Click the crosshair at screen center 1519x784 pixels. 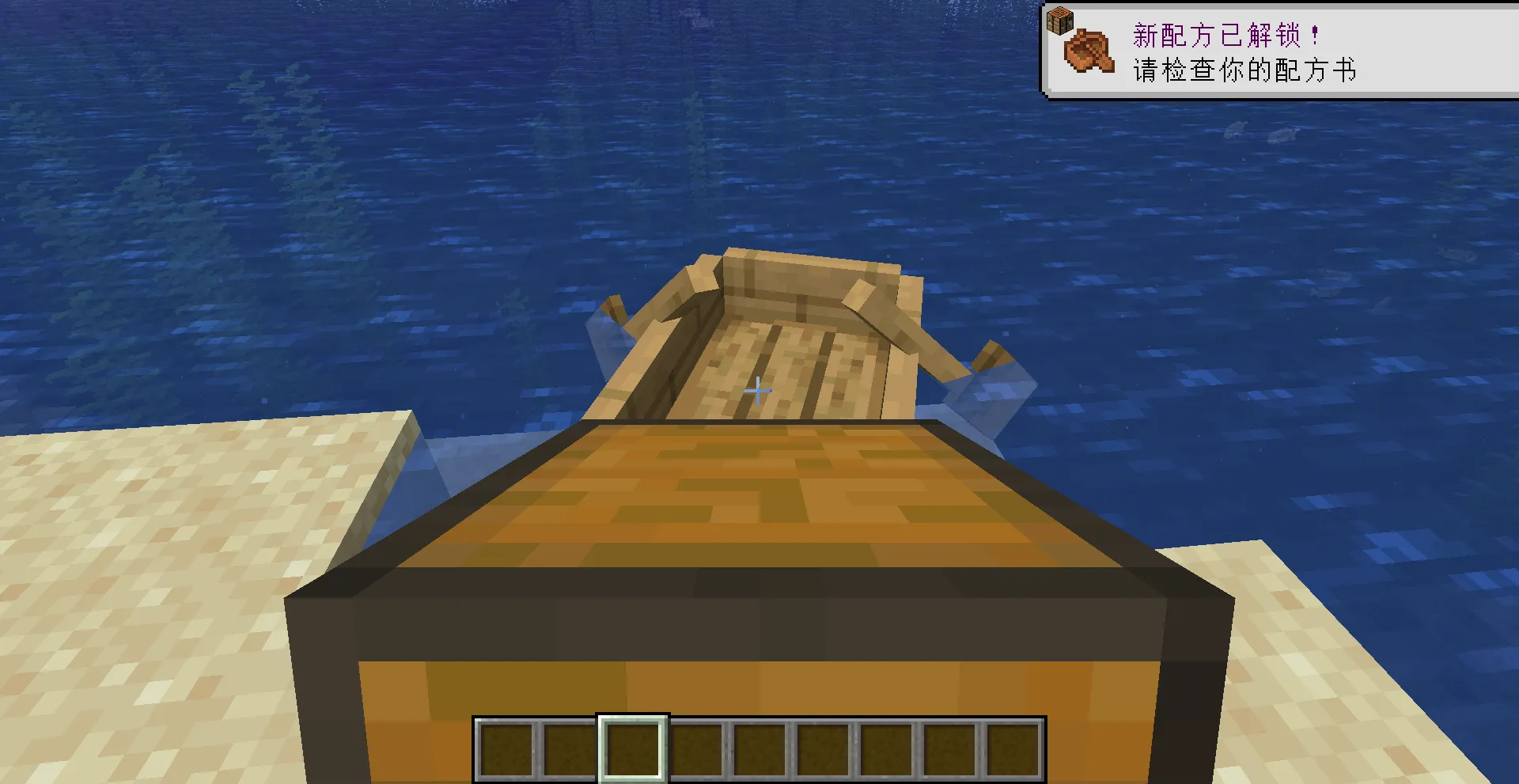(758, 390)
